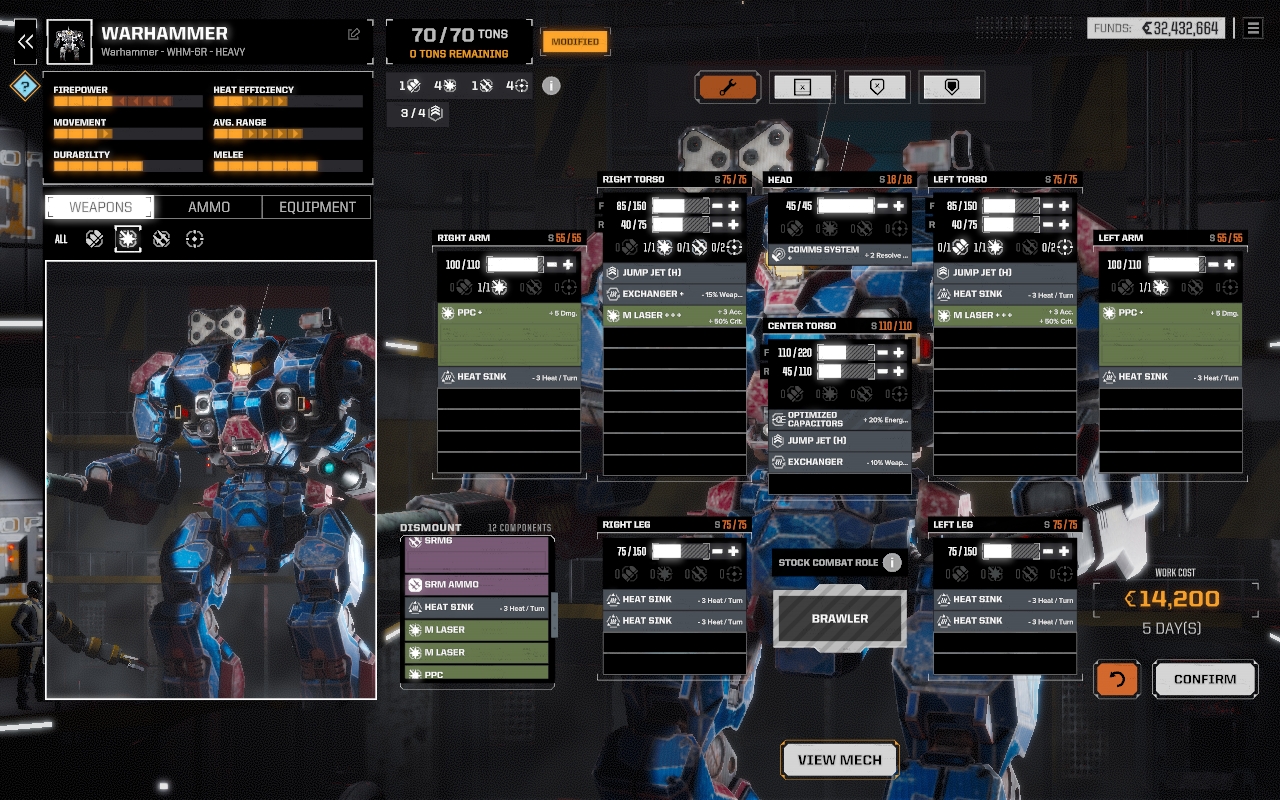
Task: Select the Comms System in the head
Action: (x=839, y=254)
